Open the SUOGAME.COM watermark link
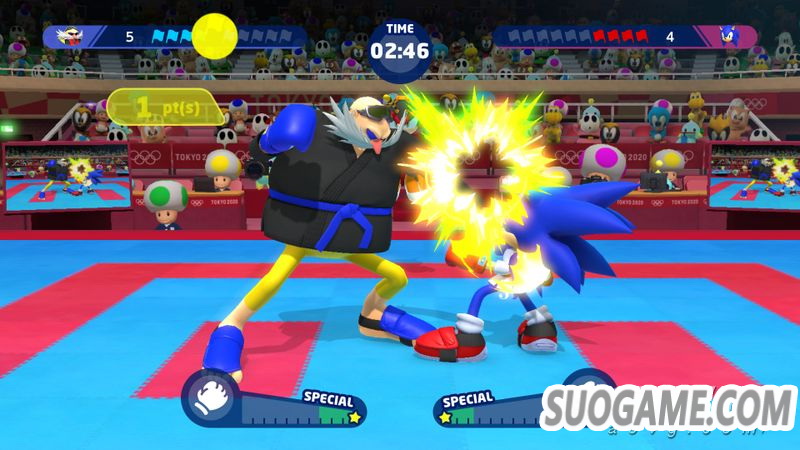The image size is (800, 450). (x=668, y=408)
